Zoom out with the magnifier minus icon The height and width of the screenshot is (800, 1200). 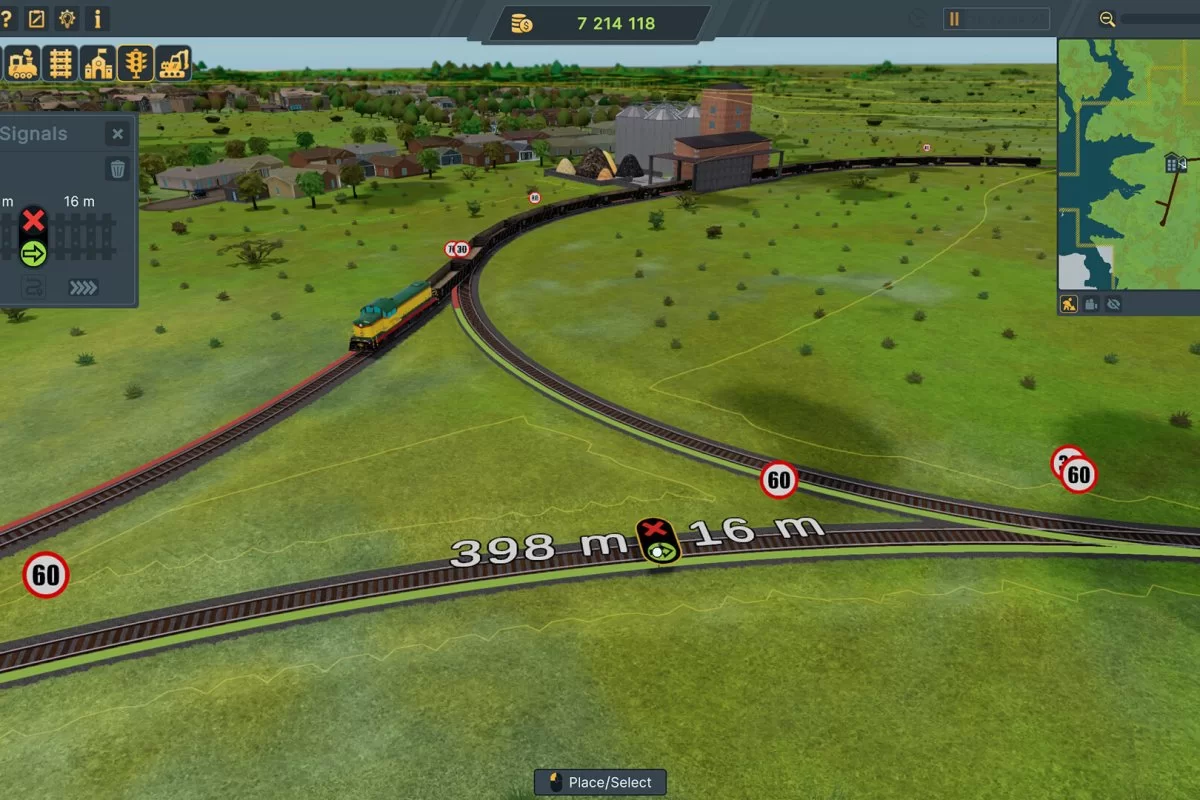click(1107, 19)
